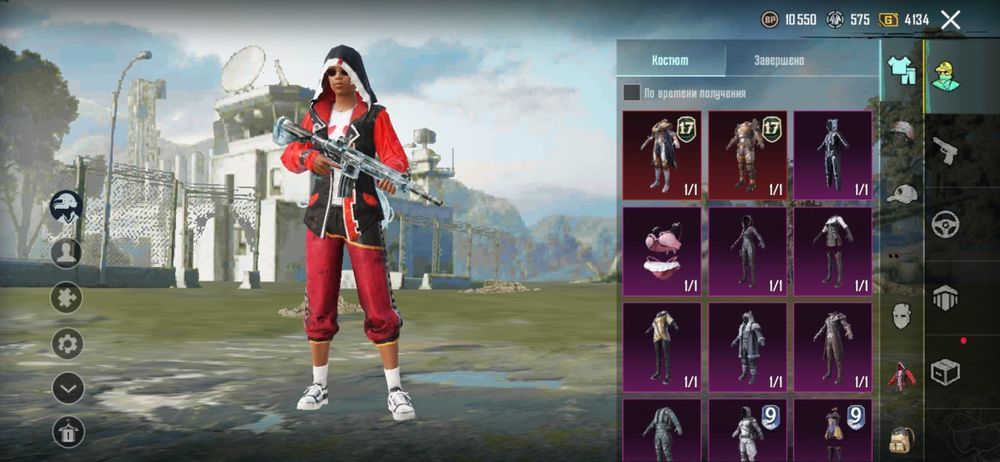Screen dimensions: 1000x462
Task: Show the helmet category
Action: (902, 132)
